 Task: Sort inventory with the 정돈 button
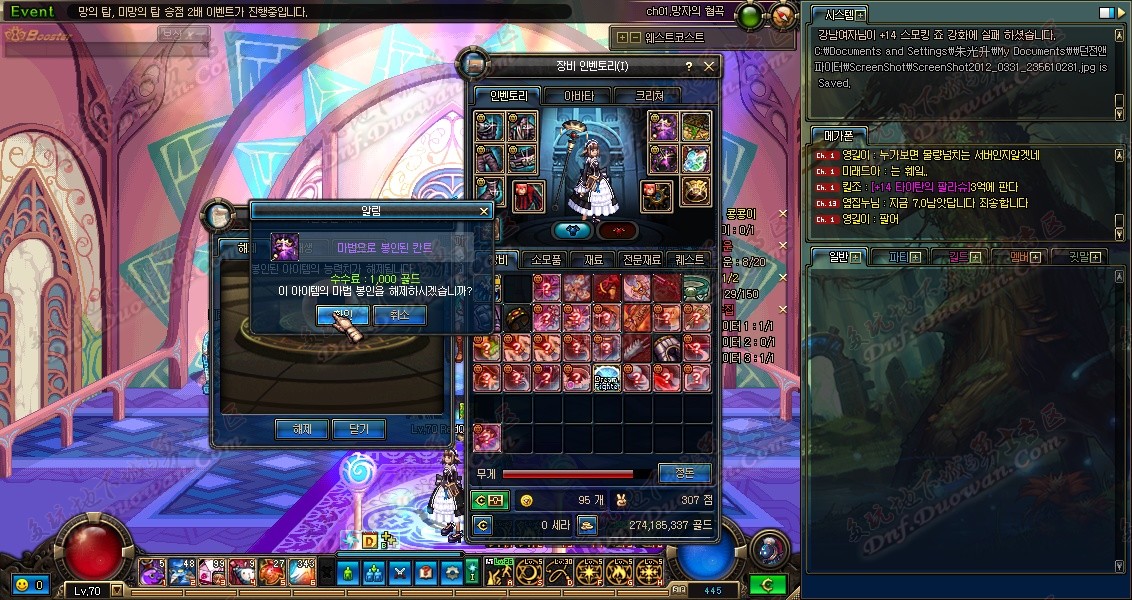tap(684, 473)
